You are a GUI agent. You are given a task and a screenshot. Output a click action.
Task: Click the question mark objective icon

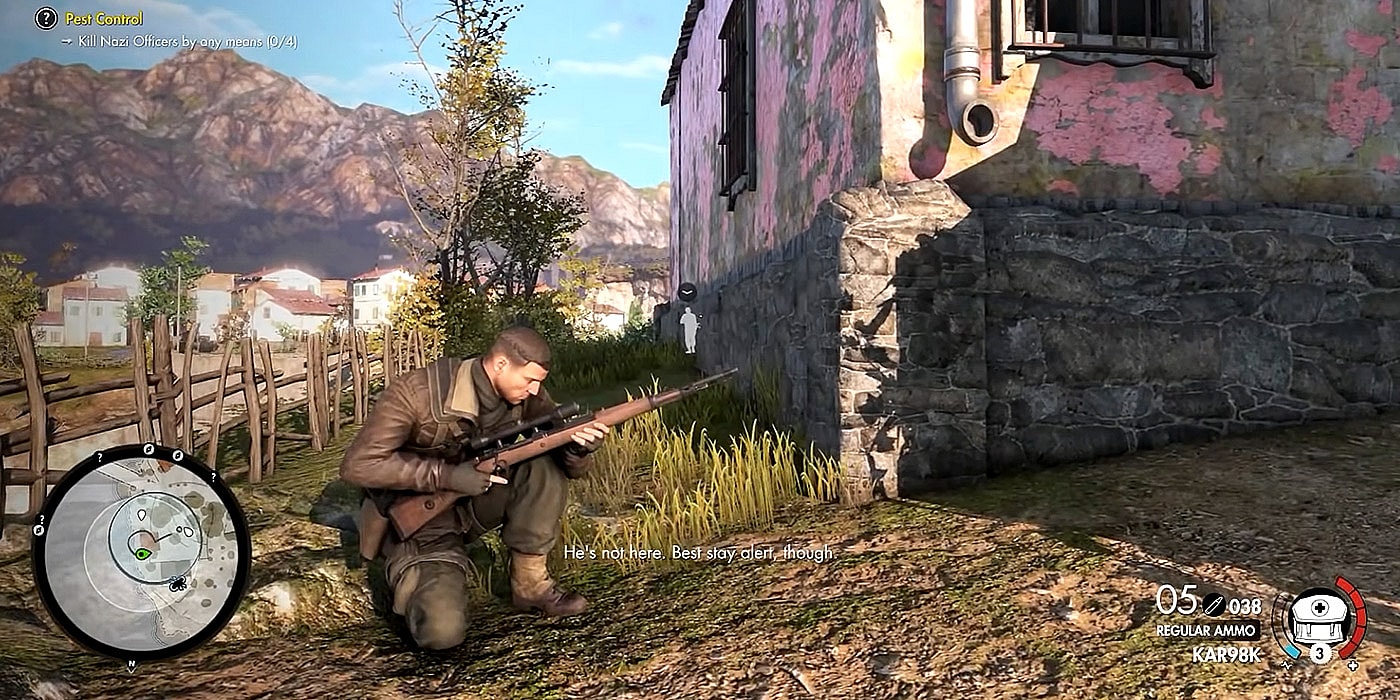[46, 18]
